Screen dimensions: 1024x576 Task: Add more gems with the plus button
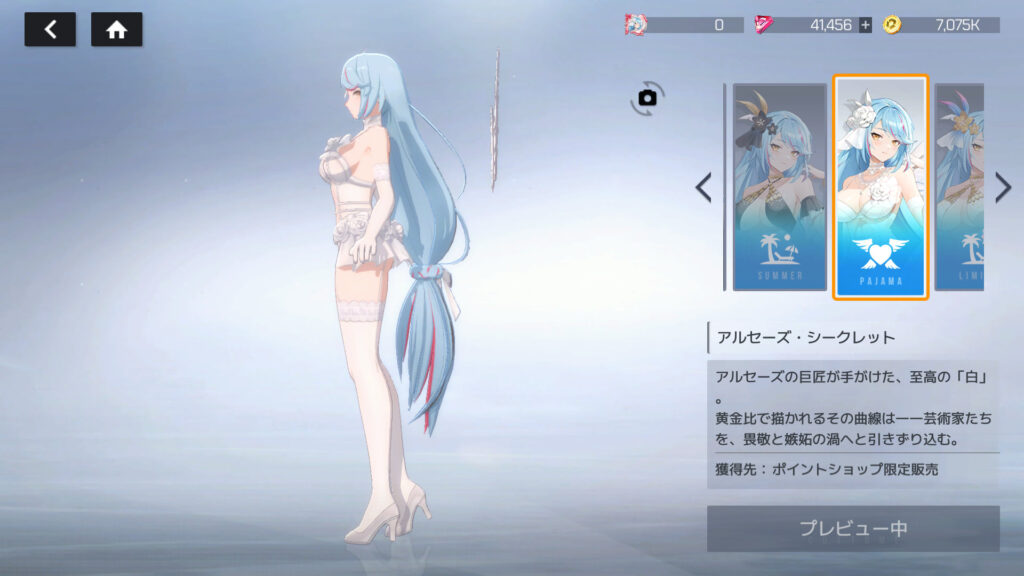[865, 25]
